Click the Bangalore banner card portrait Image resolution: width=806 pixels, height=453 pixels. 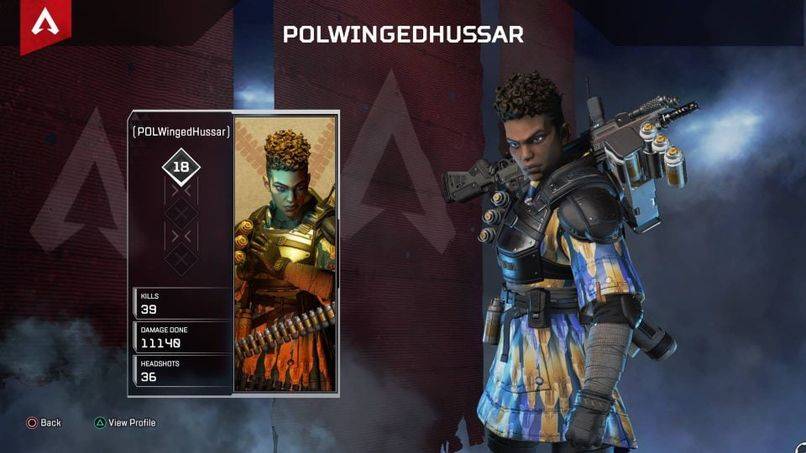[285, 255]
